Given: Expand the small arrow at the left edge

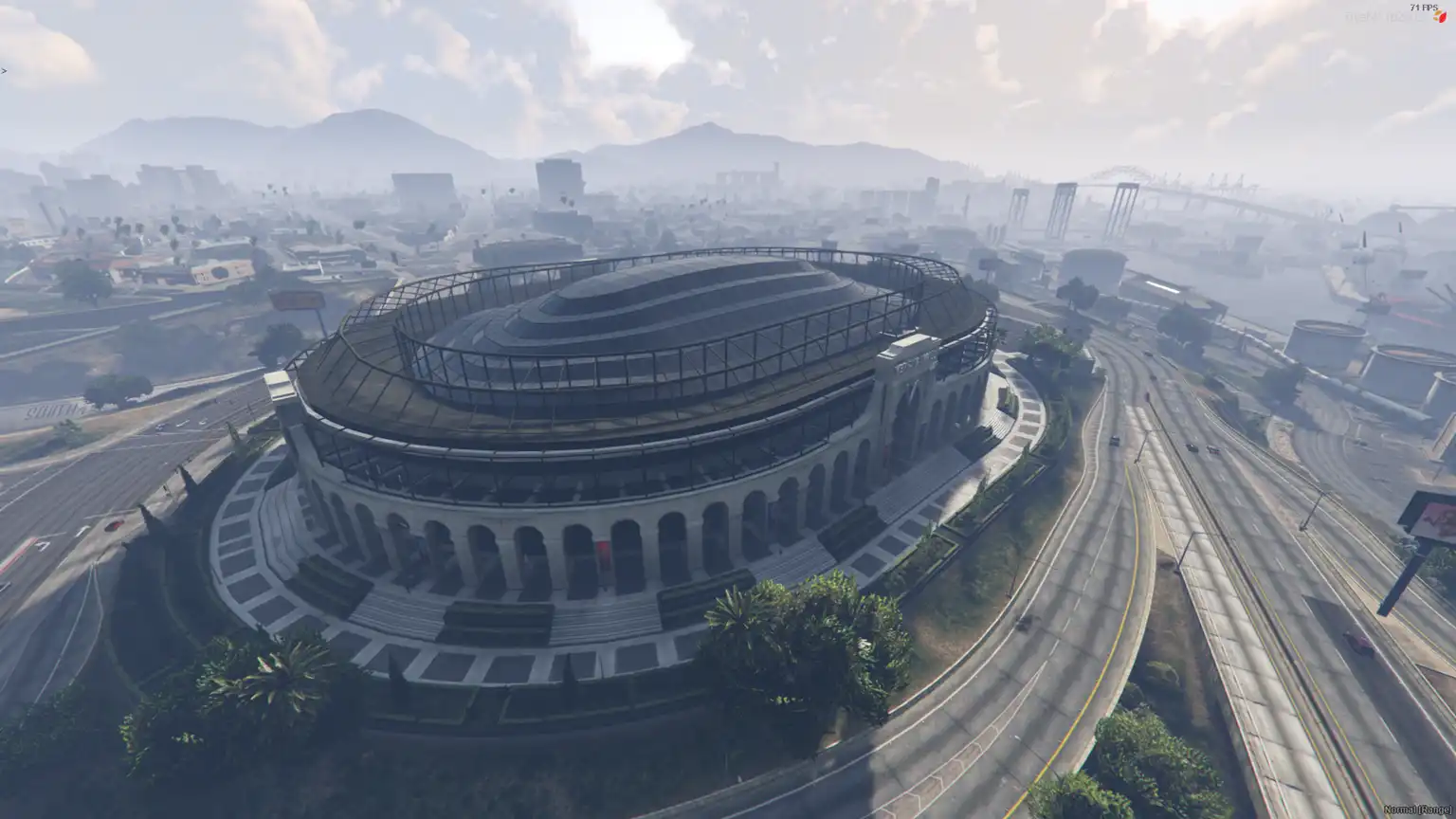Looking at the screenshot, I should (4, 70).
